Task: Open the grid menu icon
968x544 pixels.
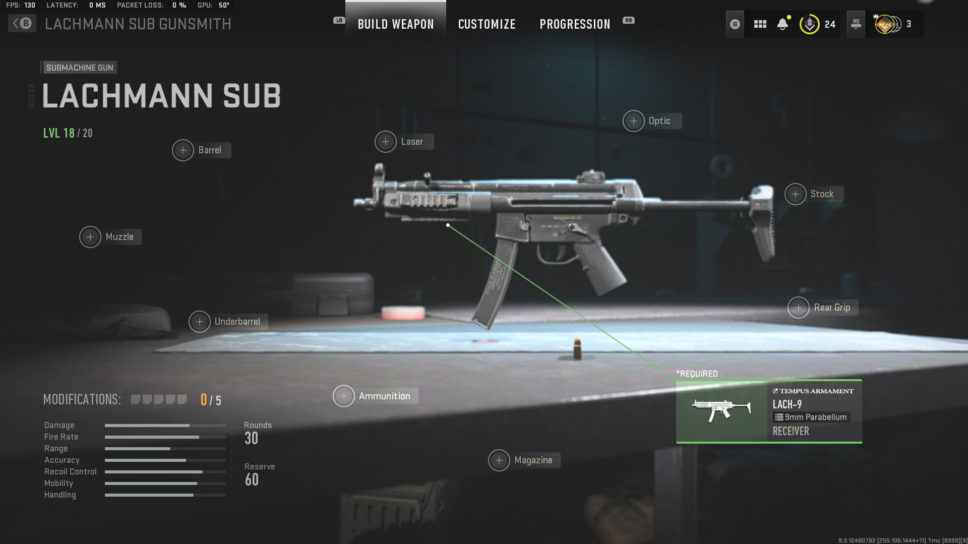Action: coord(760,24)
